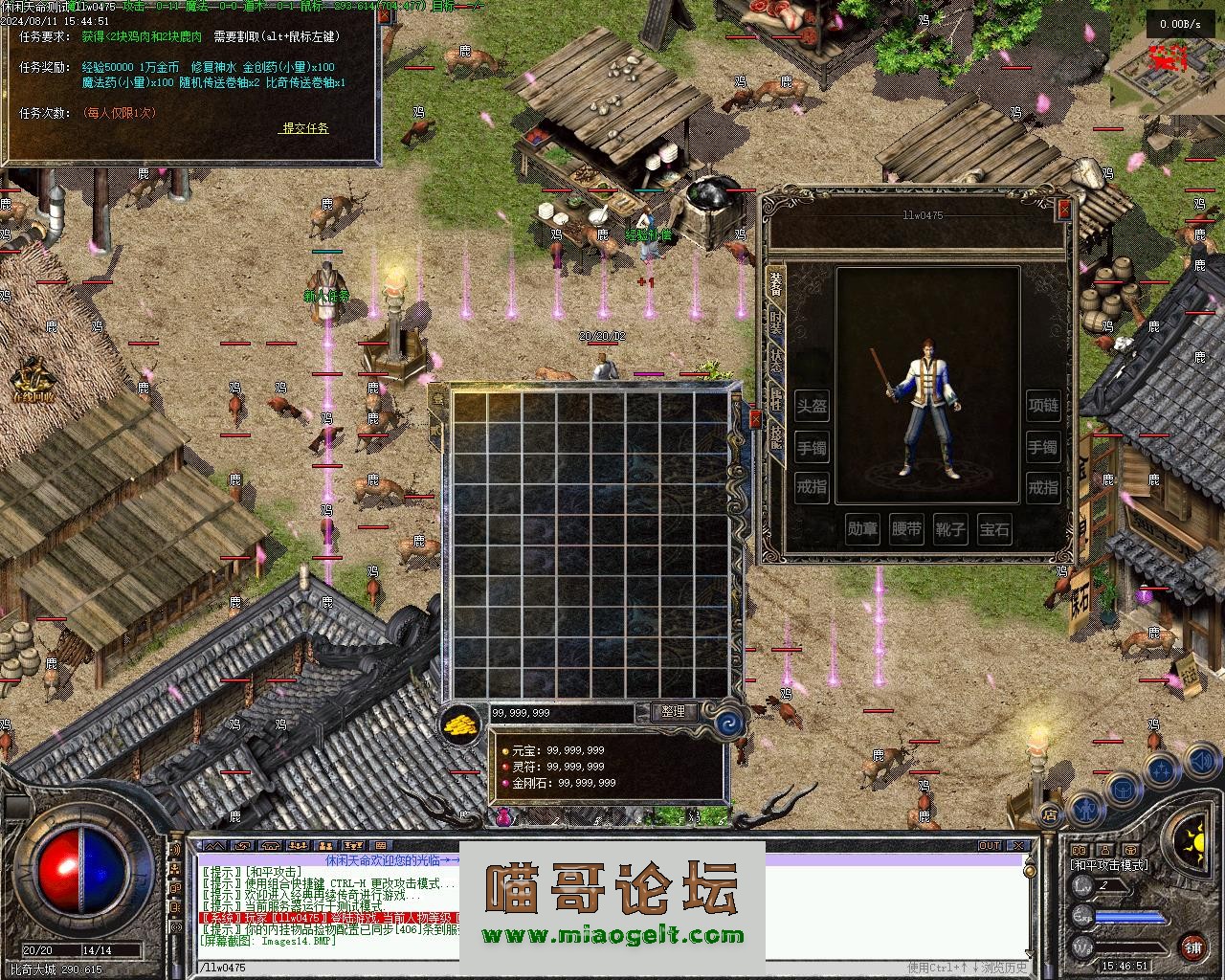Click the chat input field
Screen dimensions: 1225x980
(x=612, y=968)
